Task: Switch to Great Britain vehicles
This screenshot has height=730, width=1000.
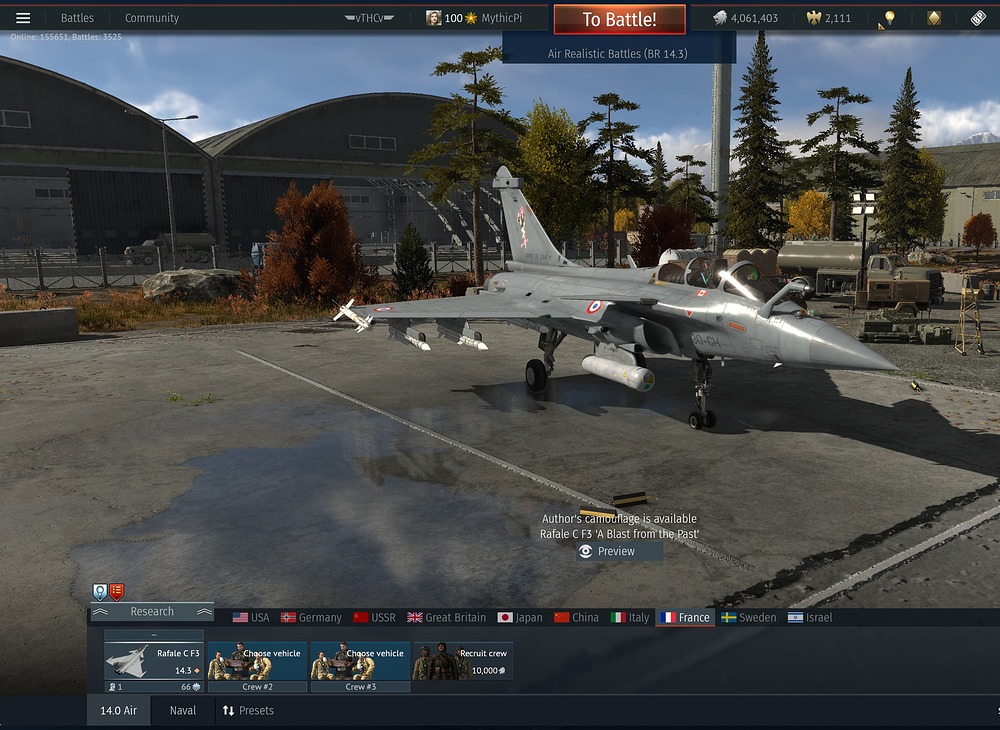Action: (446, 618)
